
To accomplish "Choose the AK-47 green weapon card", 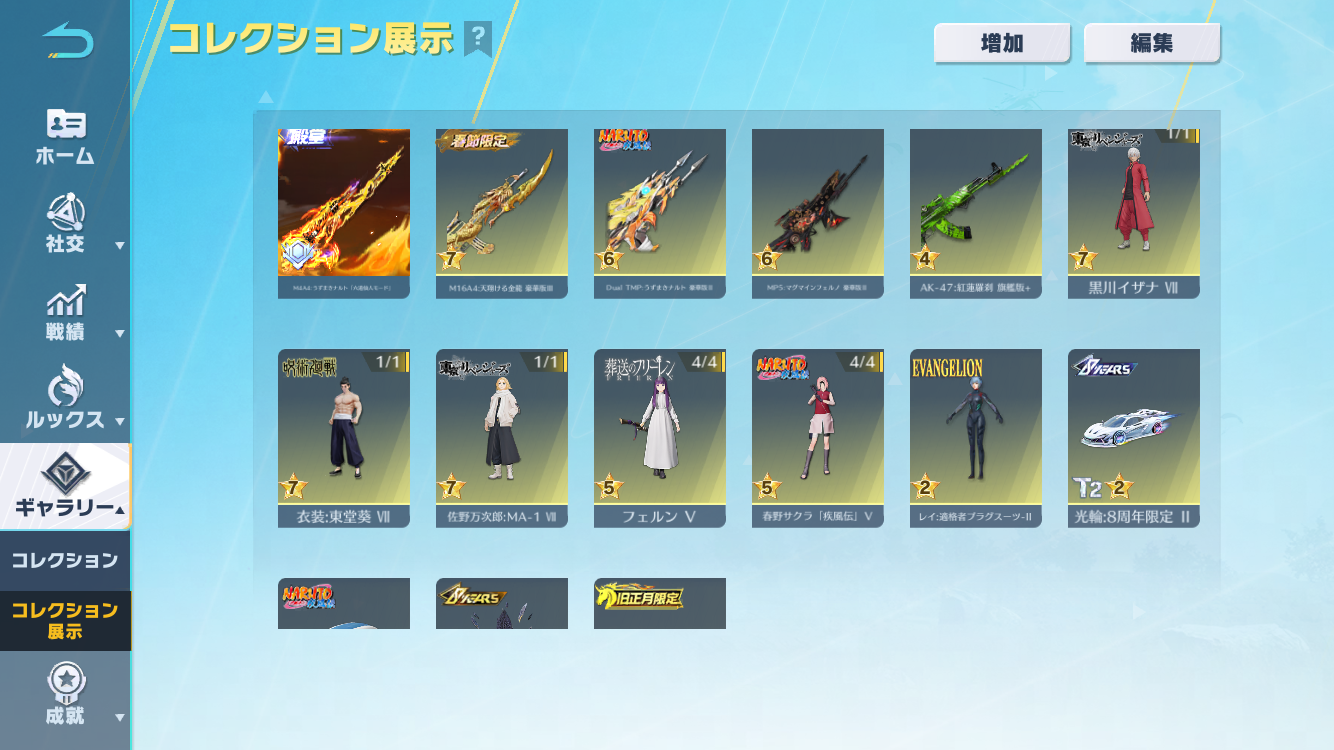I will coord(976,213).
